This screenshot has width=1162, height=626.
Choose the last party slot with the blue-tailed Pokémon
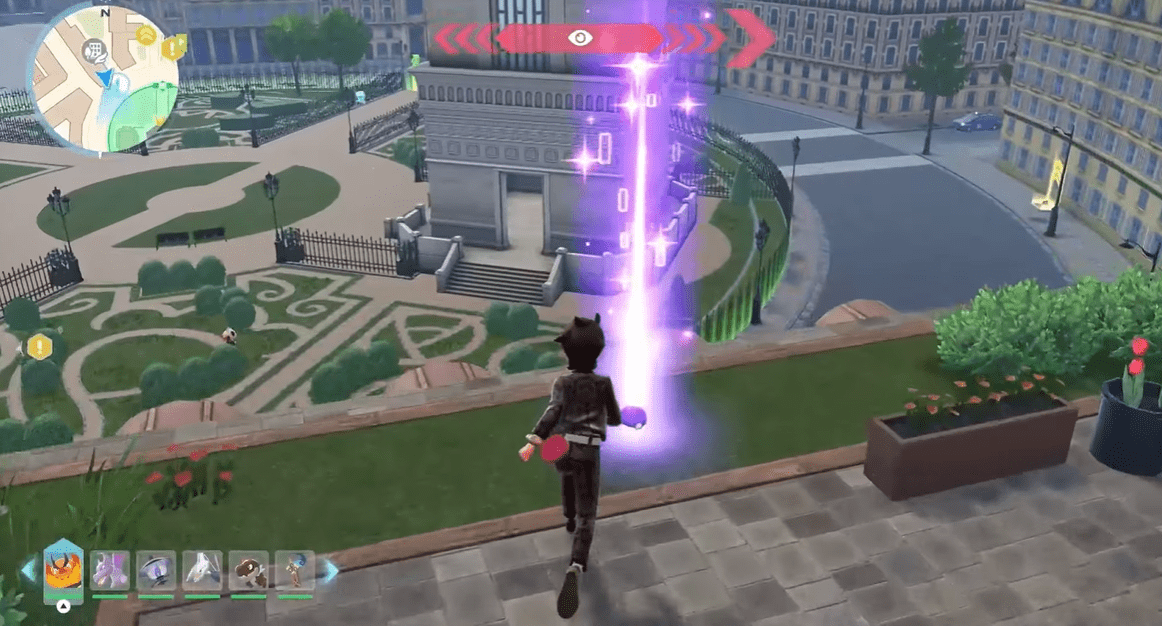tap(295, 571)
